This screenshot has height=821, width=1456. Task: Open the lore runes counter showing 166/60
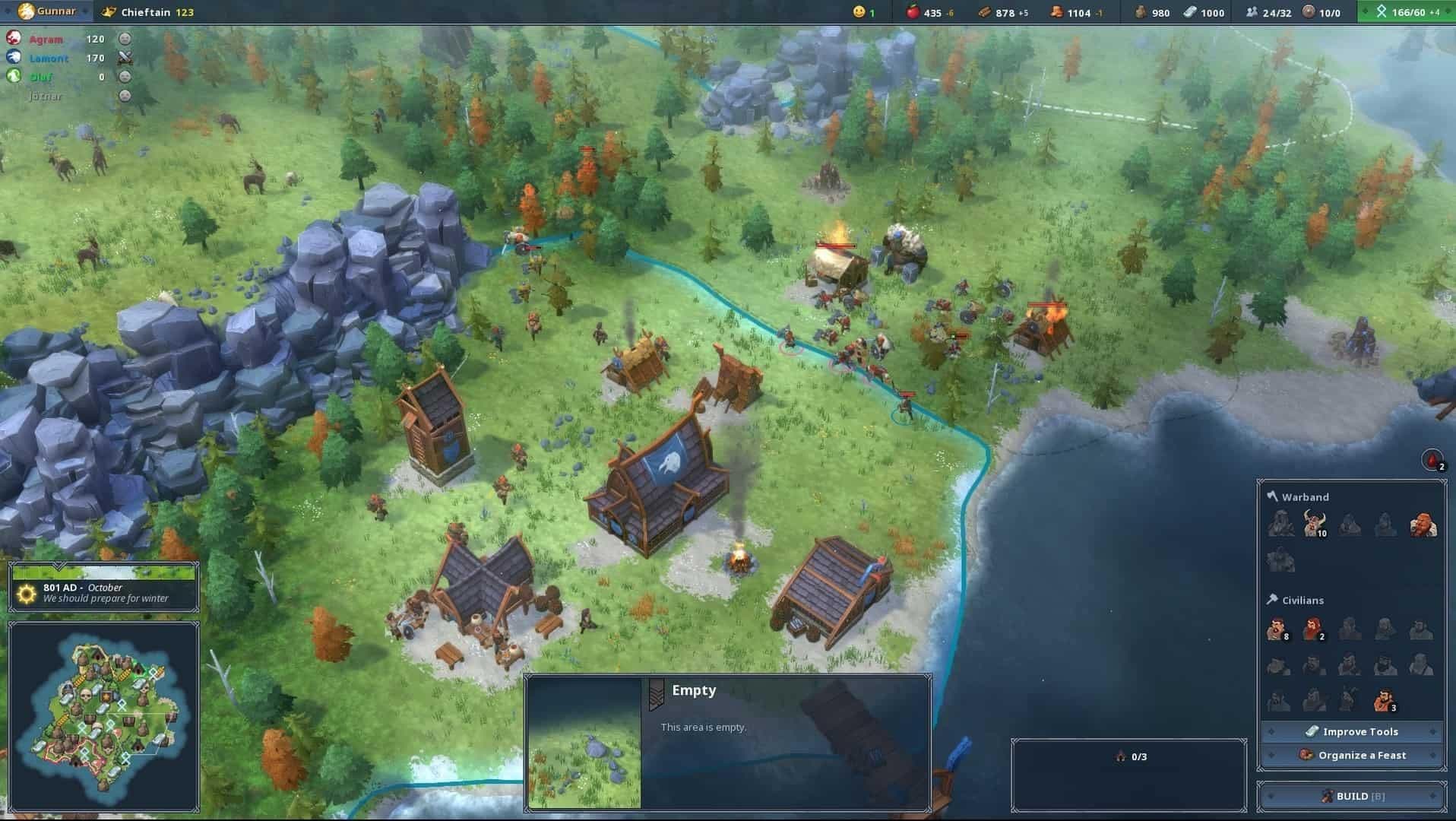(x=1383, y=12)
